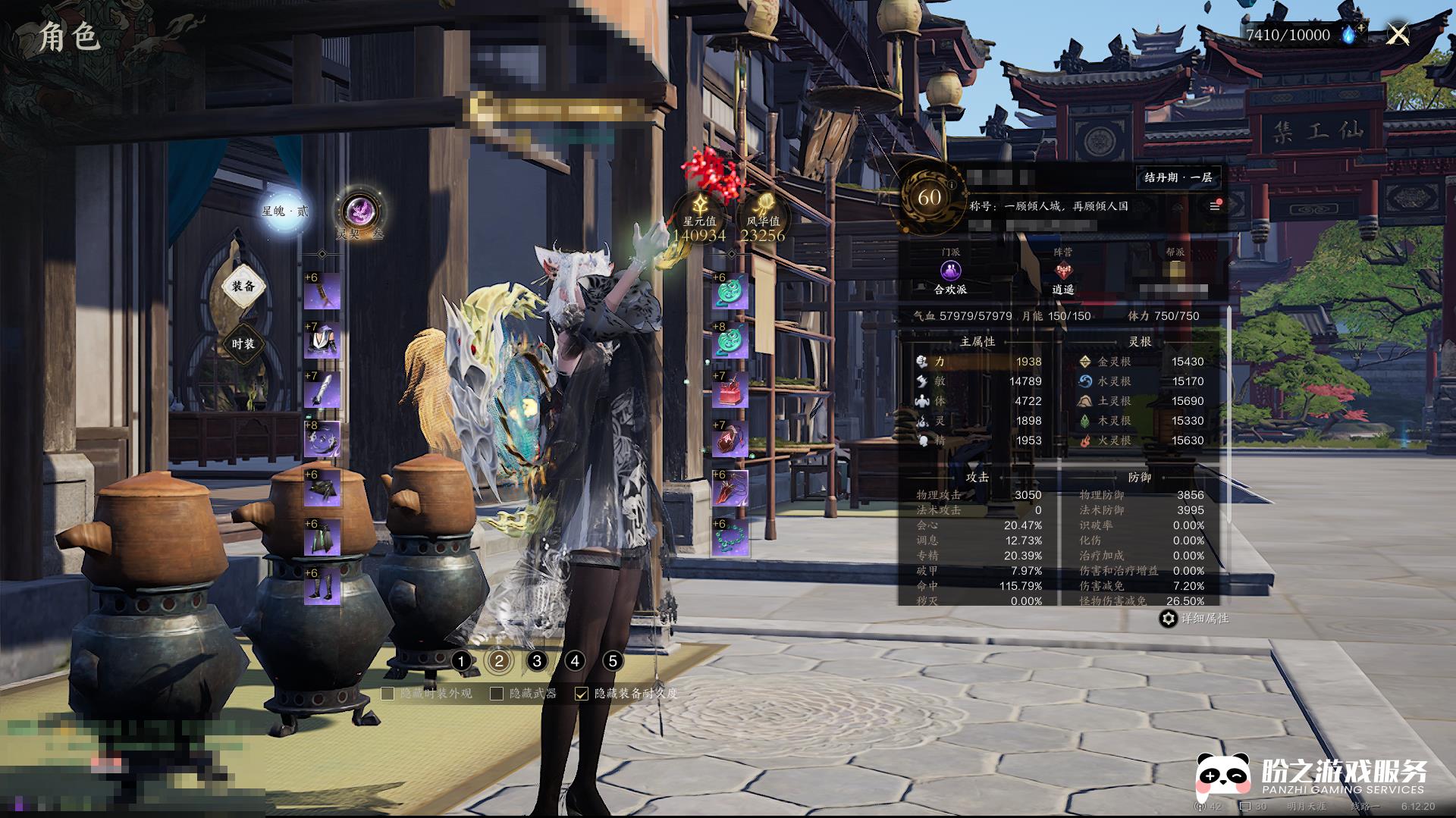Open the 星魄 star soul orb
1456x818 pixels.
pyautogui.click(x=284, y=212)
